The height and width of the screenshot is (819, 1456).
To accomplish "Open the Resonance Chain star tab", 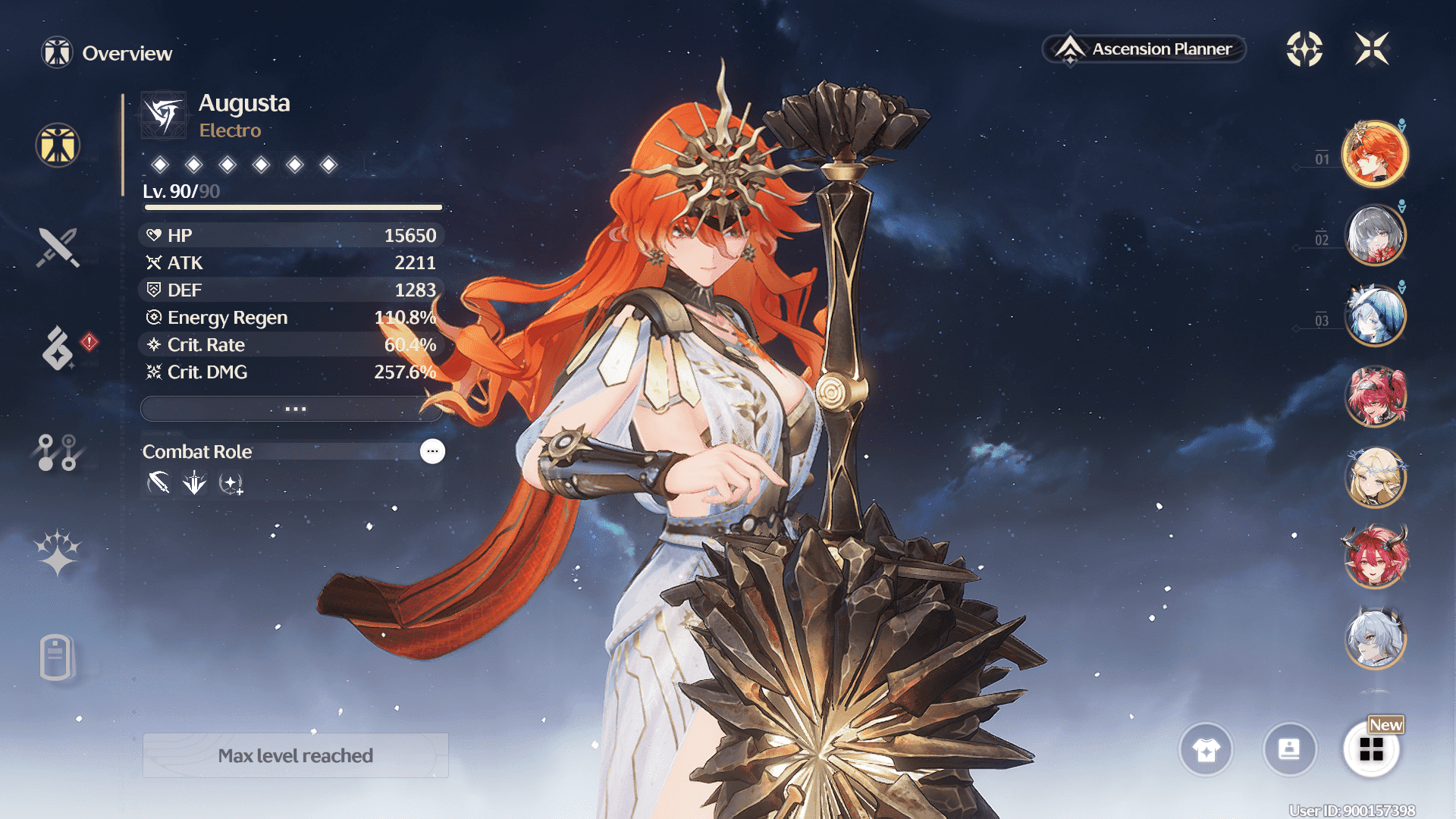I will (x=58, y=552).
